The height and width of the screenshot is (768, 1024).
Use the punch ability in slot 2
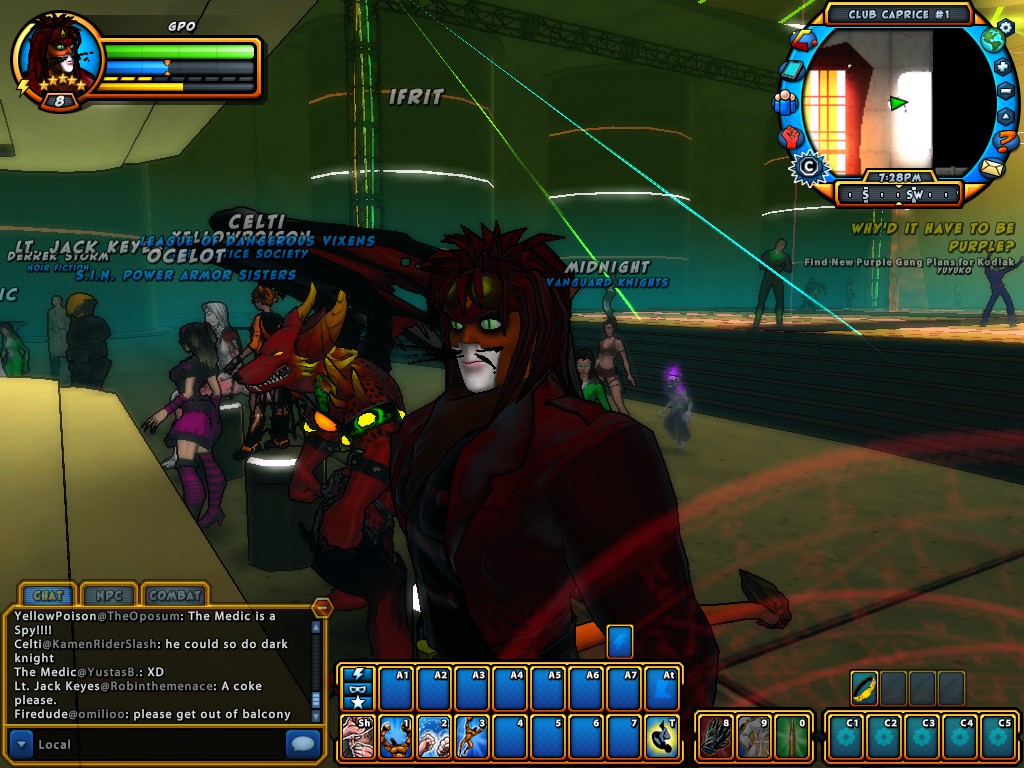435,736
